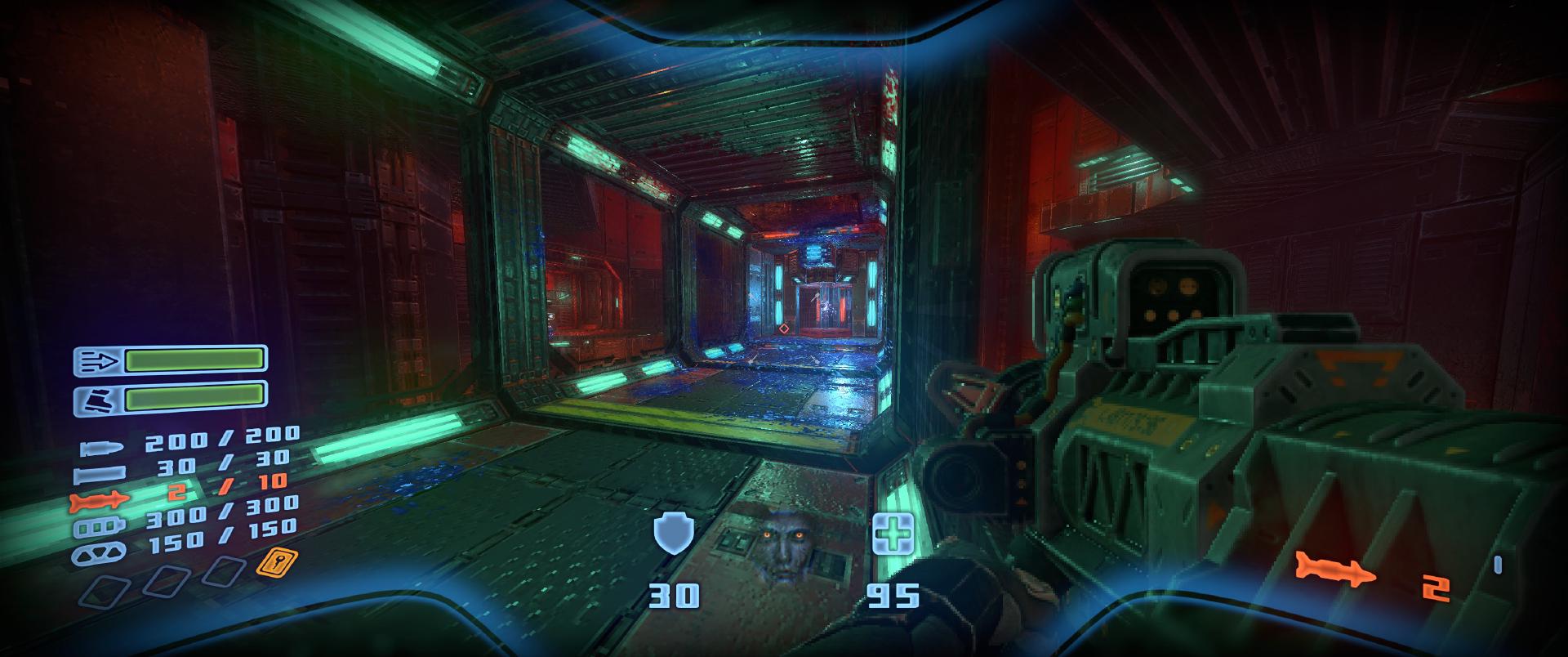This screenshot has height=657, width=1568.
Task: Click the orange keycard icon
Action: coord(276,563)
